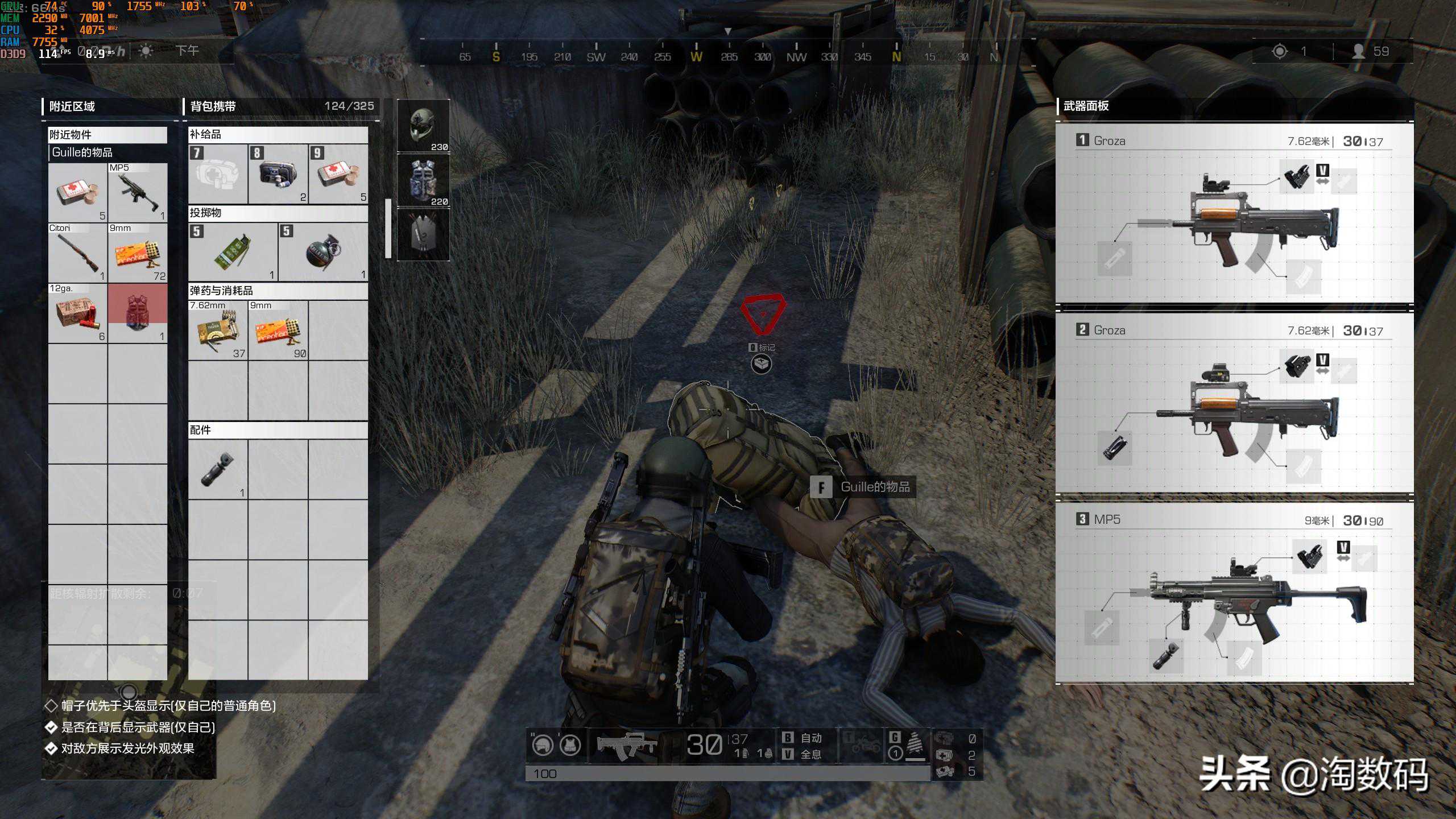Viewport: 1456px width, 819px height.
Task: Toggle glowing appearance effect for enemies
Action: [51, 748]
